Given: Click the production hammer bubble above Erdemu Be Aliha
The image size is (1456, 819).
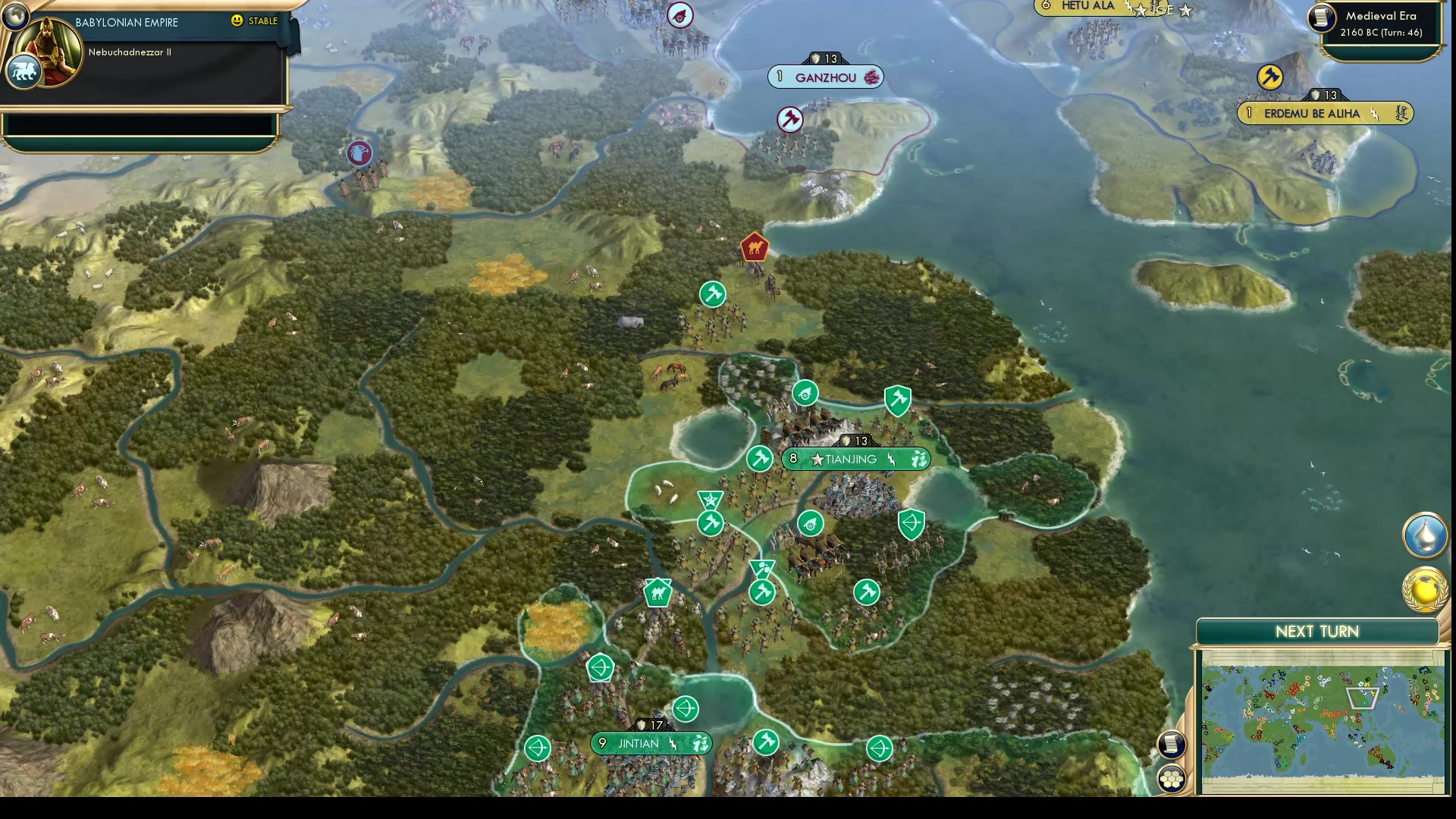Looking at the screenshot, I should click(1269, 77).
